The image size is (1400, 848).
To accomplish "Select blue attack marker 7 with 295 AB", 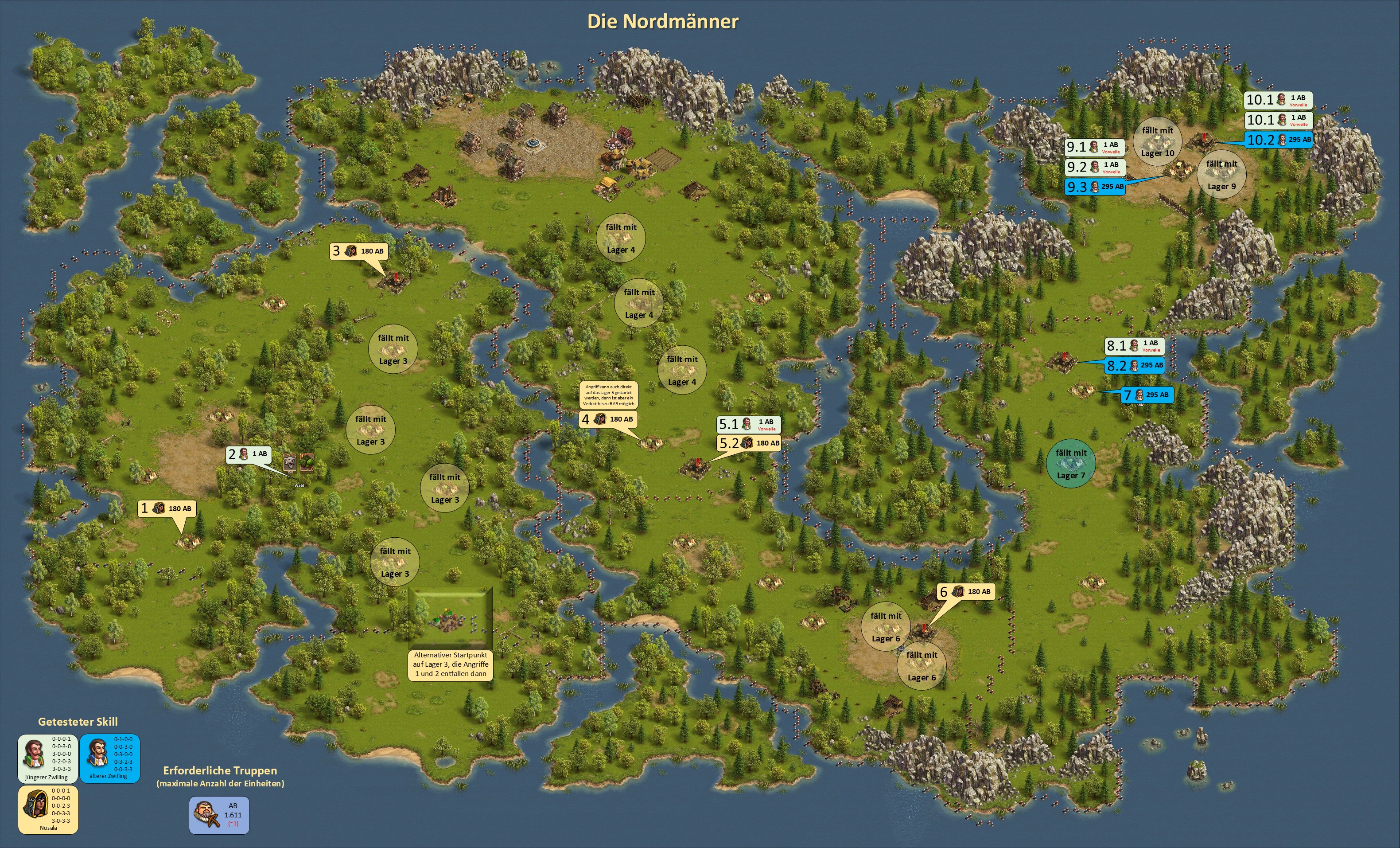I will (1147, 395).
